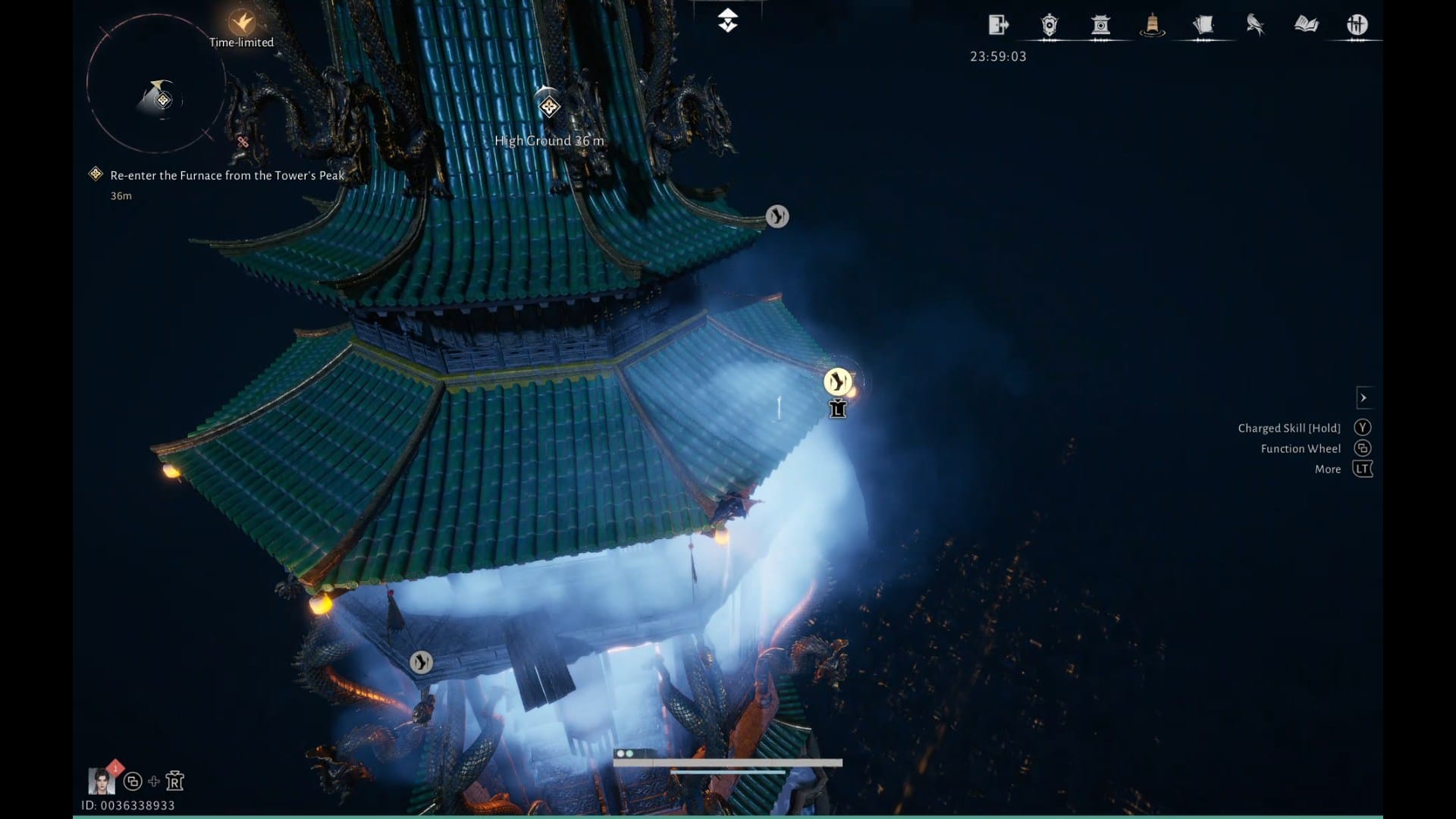Open the shield emblem menu

(x=1050, y=26)
